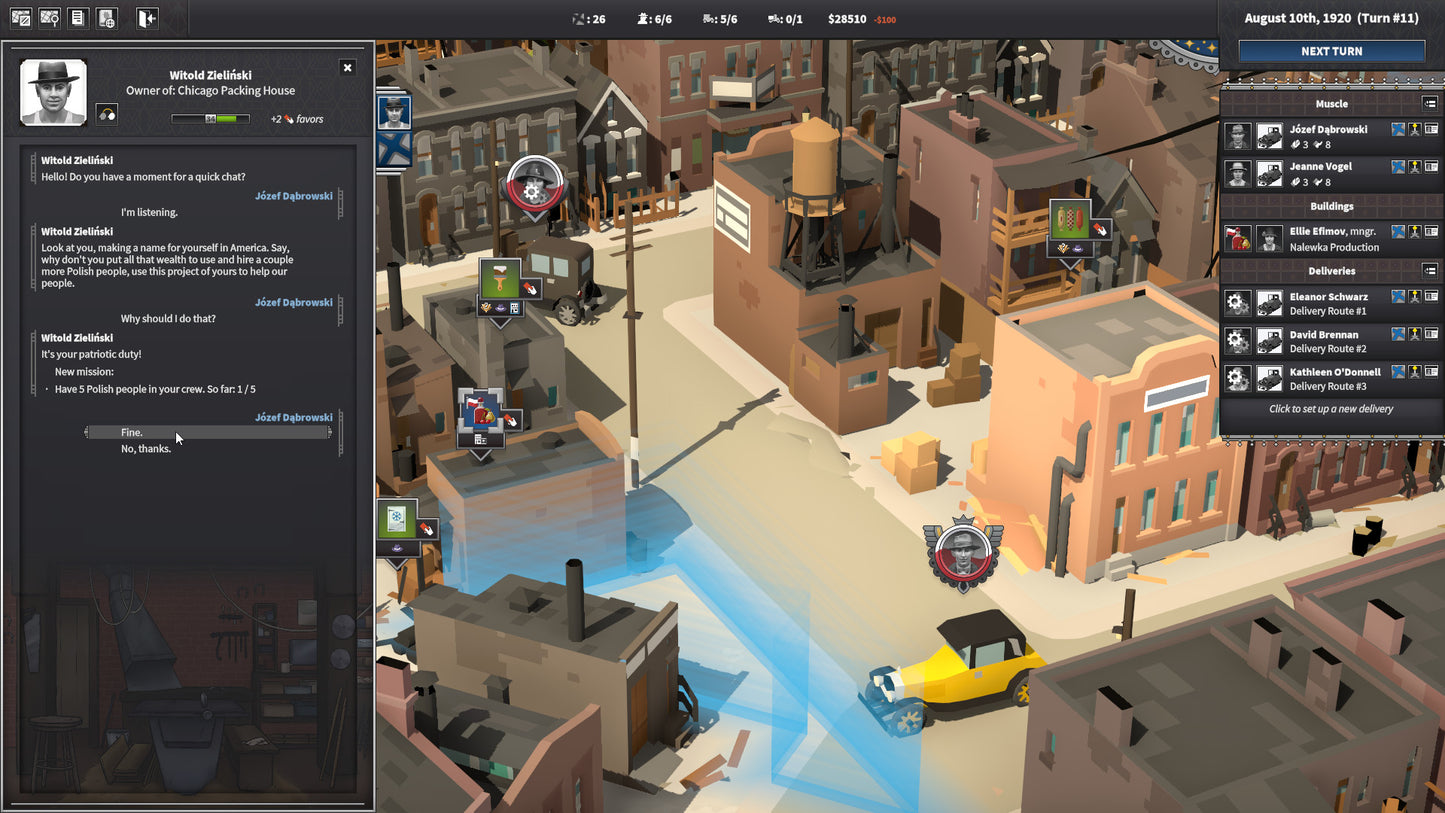
Task: Select the map magnifier icon in the toolbar
Action: click(x=48, y=17)
